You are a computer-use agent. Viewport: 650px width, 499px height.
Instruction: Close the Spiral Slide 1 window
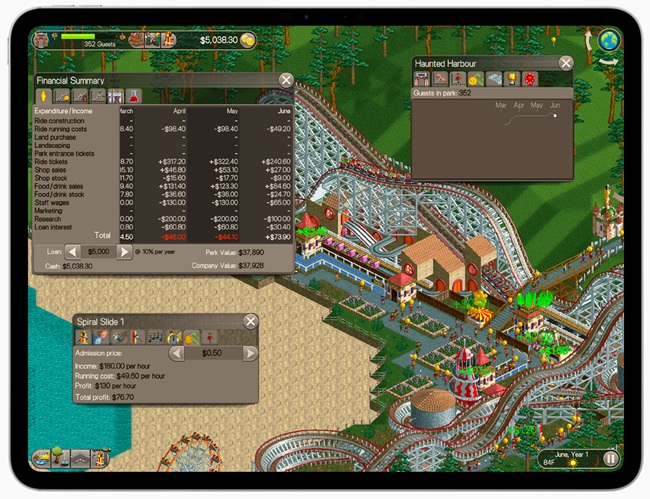coord(250,321)
